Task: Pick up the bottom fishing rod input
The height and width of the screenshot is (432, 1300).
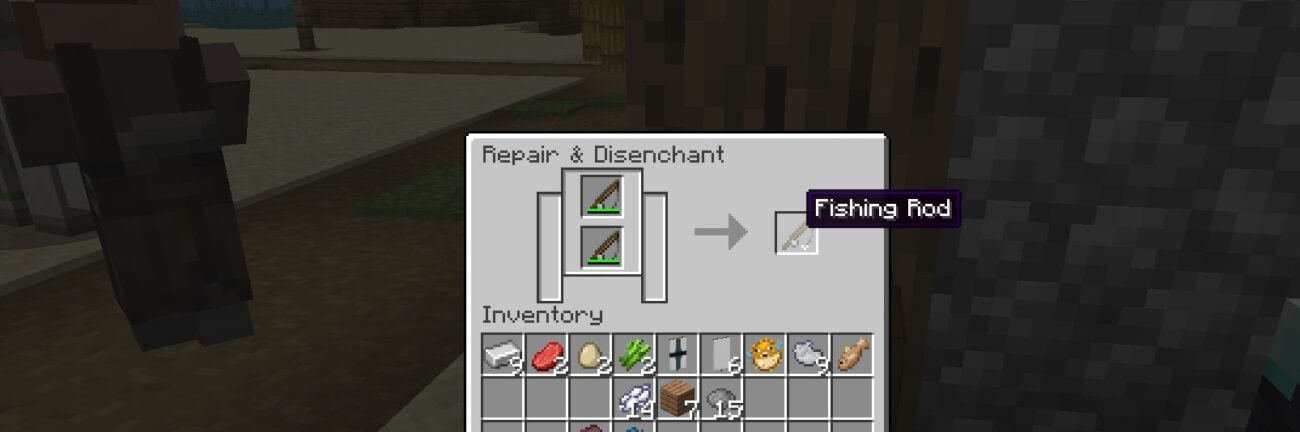Action: [602, 247]
